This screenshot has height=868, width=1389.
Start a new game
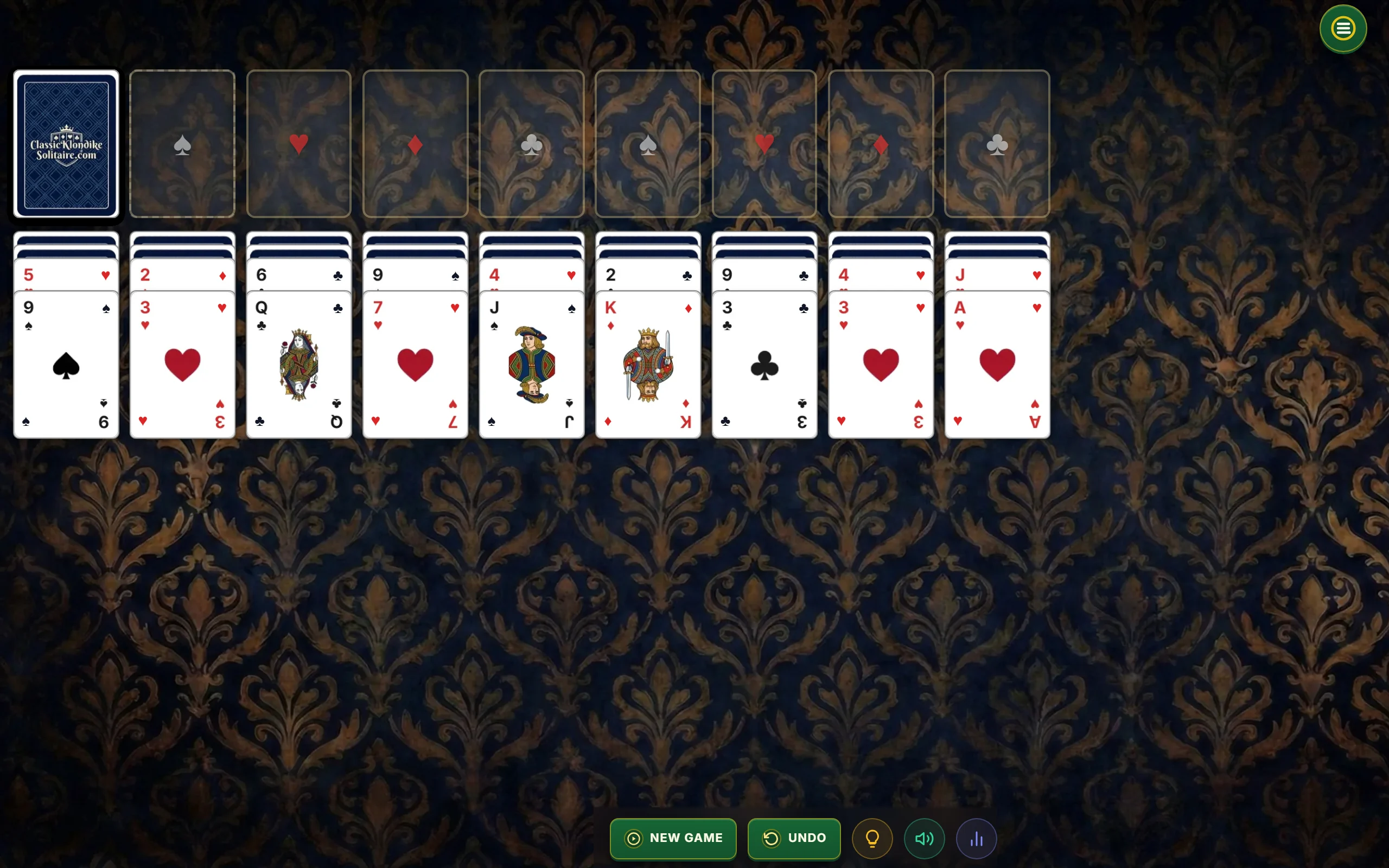(672, 838)
